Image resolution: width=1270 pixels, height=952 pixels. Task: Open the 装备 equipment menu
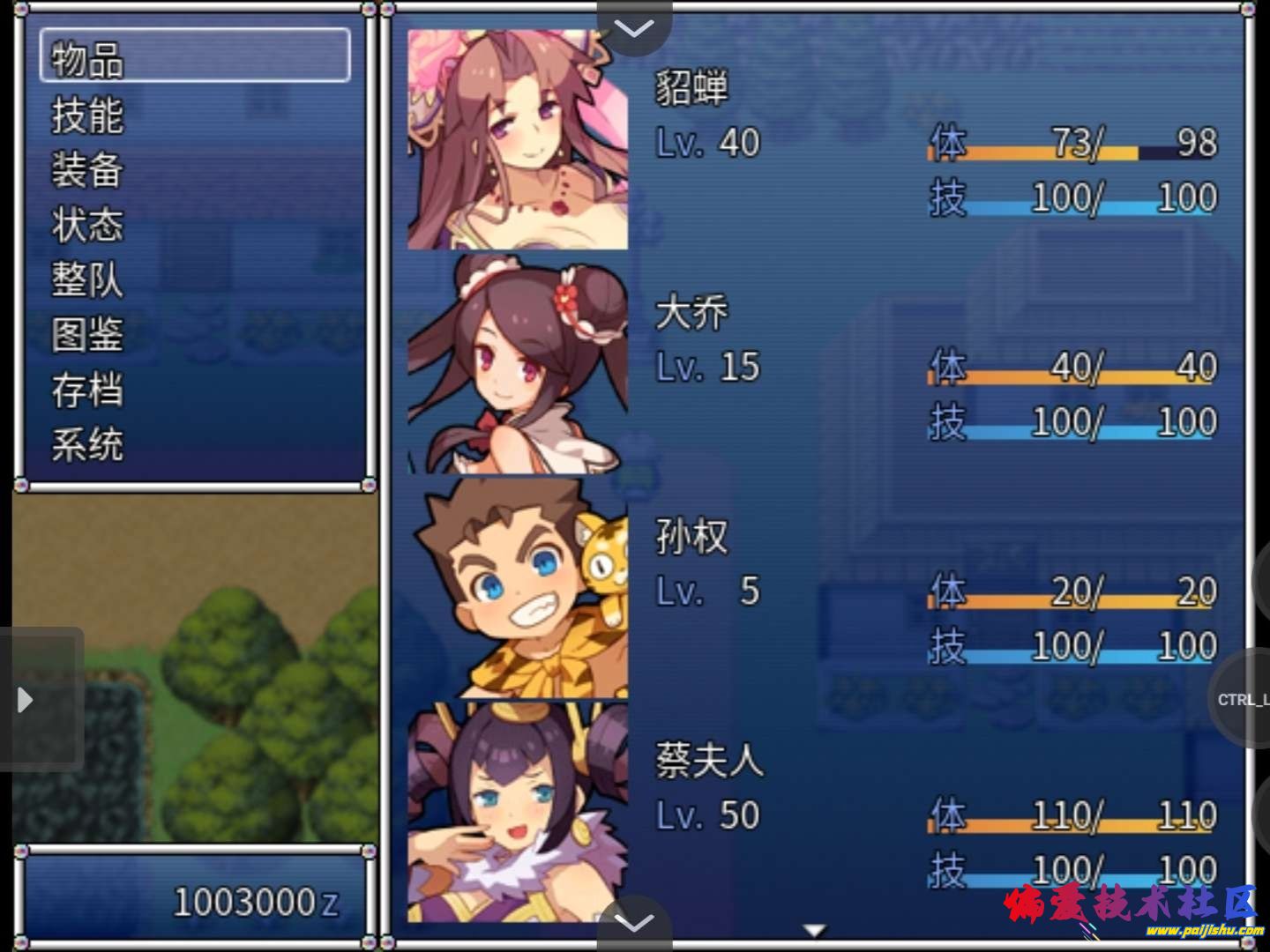tap(87, 170)
